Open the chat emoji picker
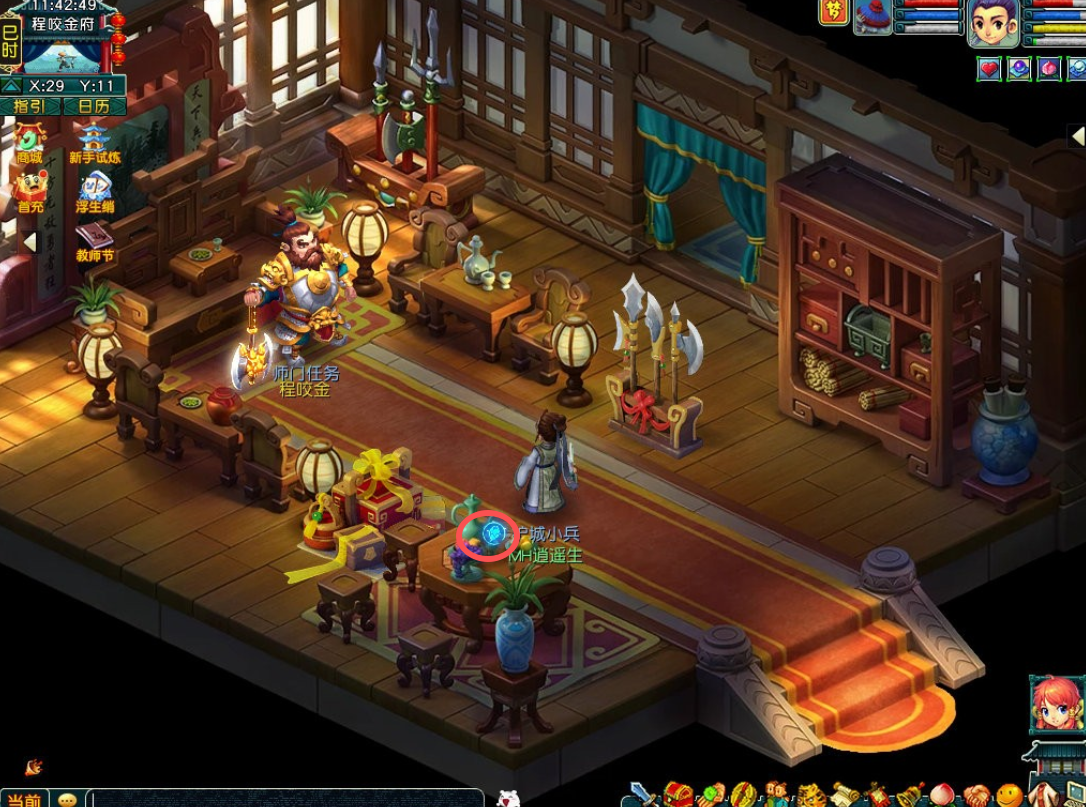The height and width of the screenshot is (807, 1086). pos(67,799)
